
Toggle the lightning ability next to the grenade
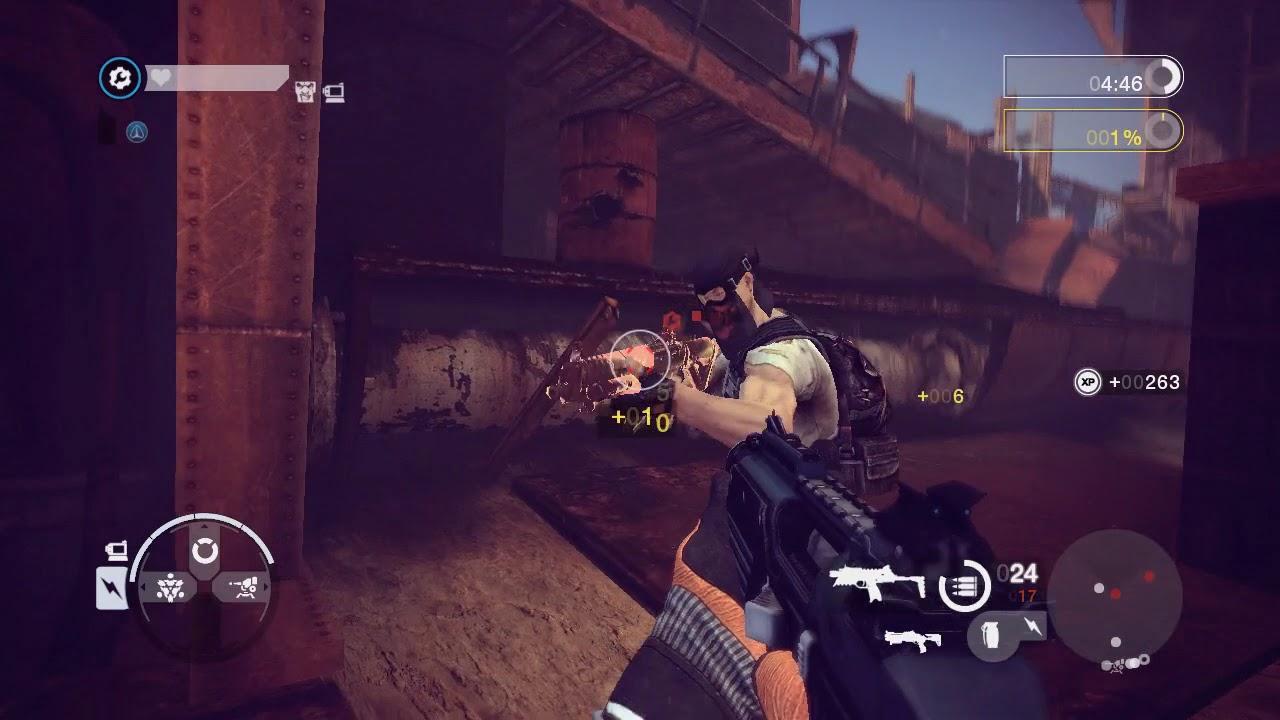(x=1032, y=627)
